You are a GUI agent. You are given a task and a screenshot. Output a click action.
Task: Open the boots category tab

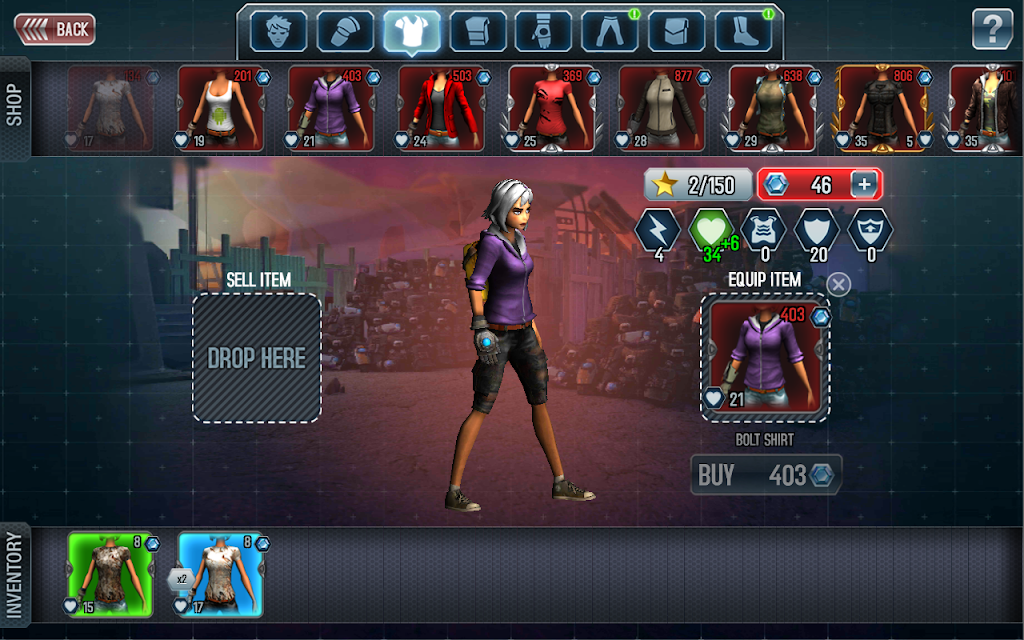coord(743,32)
